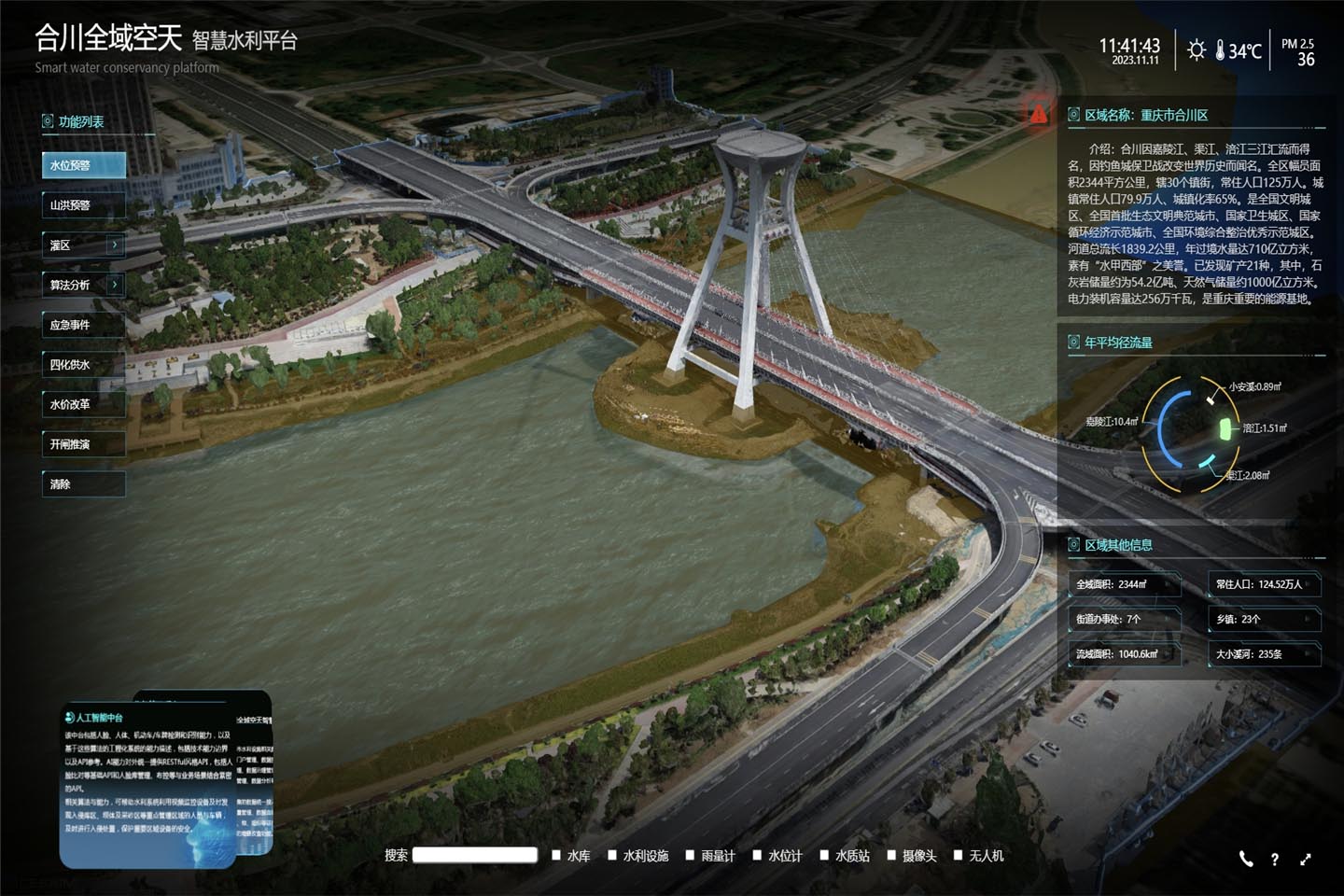Expand the 灌区 menu entry
Screen dimensions: 1344x896
coord(83,245)
